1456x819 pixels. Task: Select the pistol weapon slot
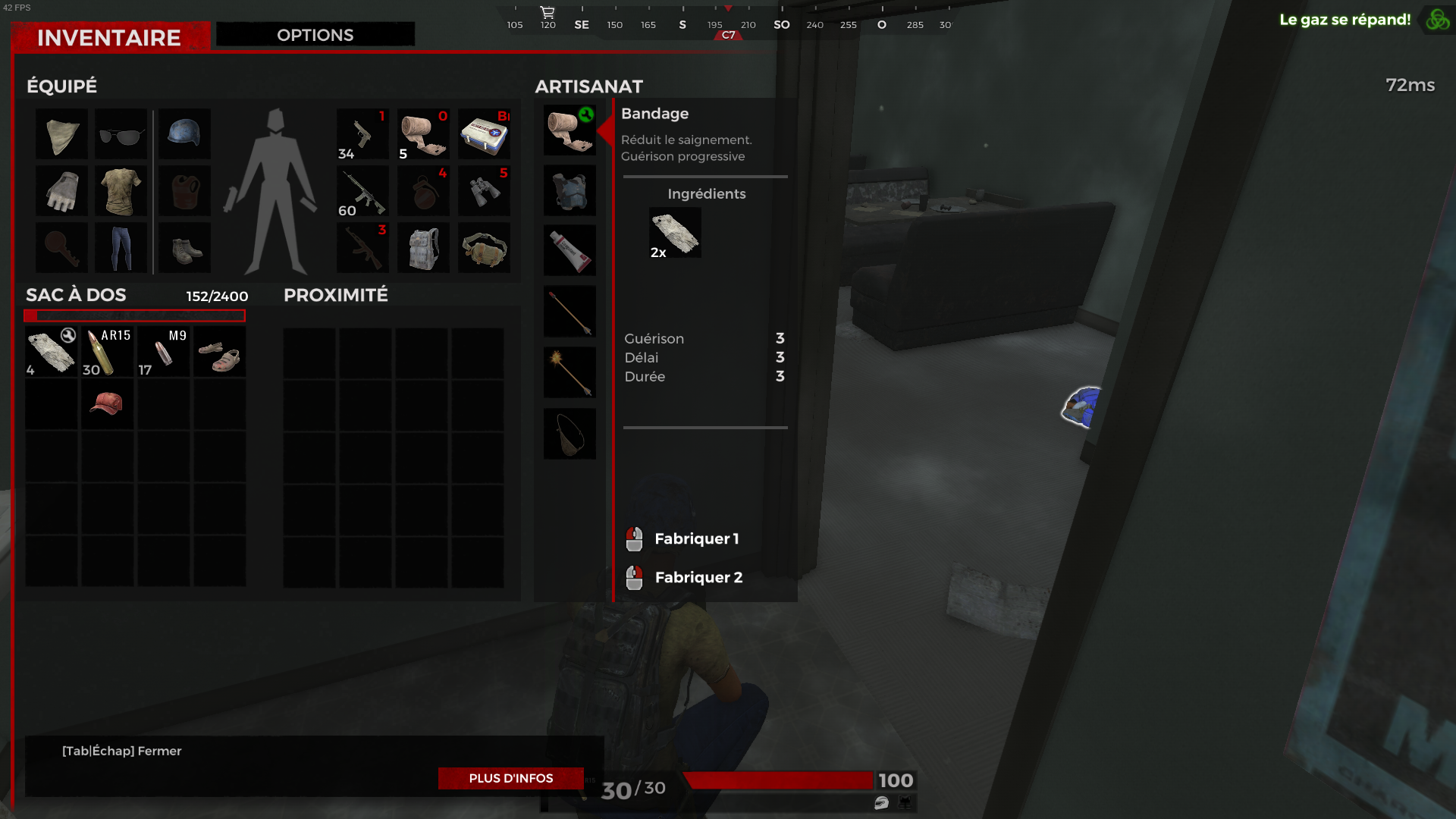coord(362,134)
